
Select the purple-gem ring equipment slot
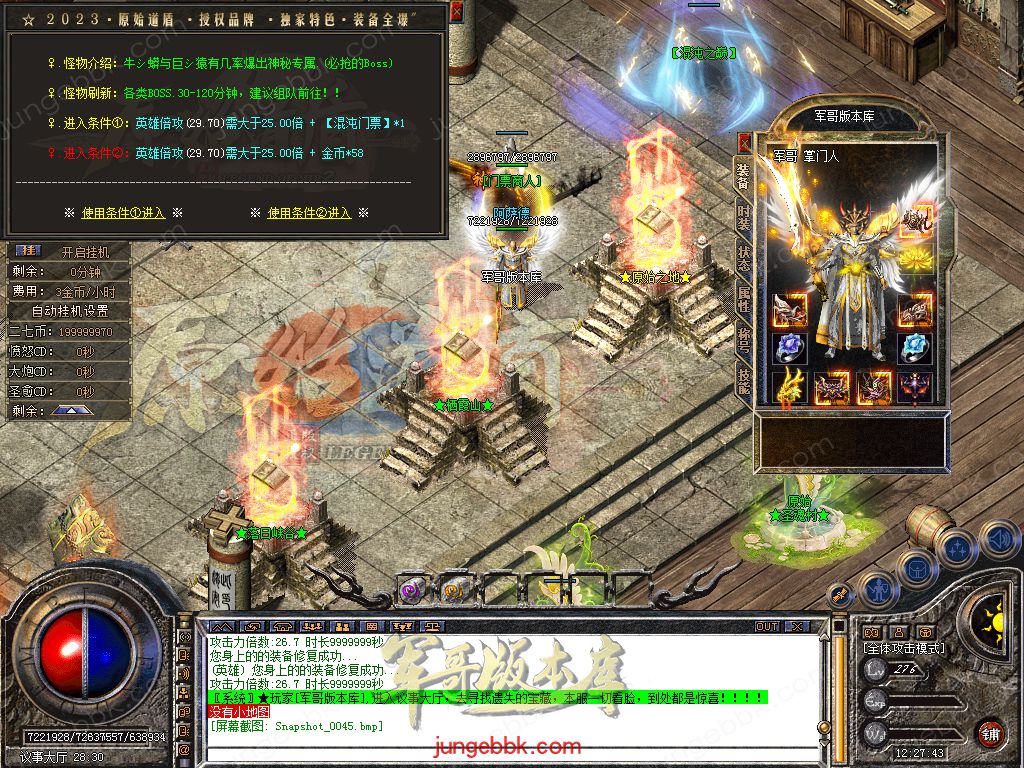point(790,347)
